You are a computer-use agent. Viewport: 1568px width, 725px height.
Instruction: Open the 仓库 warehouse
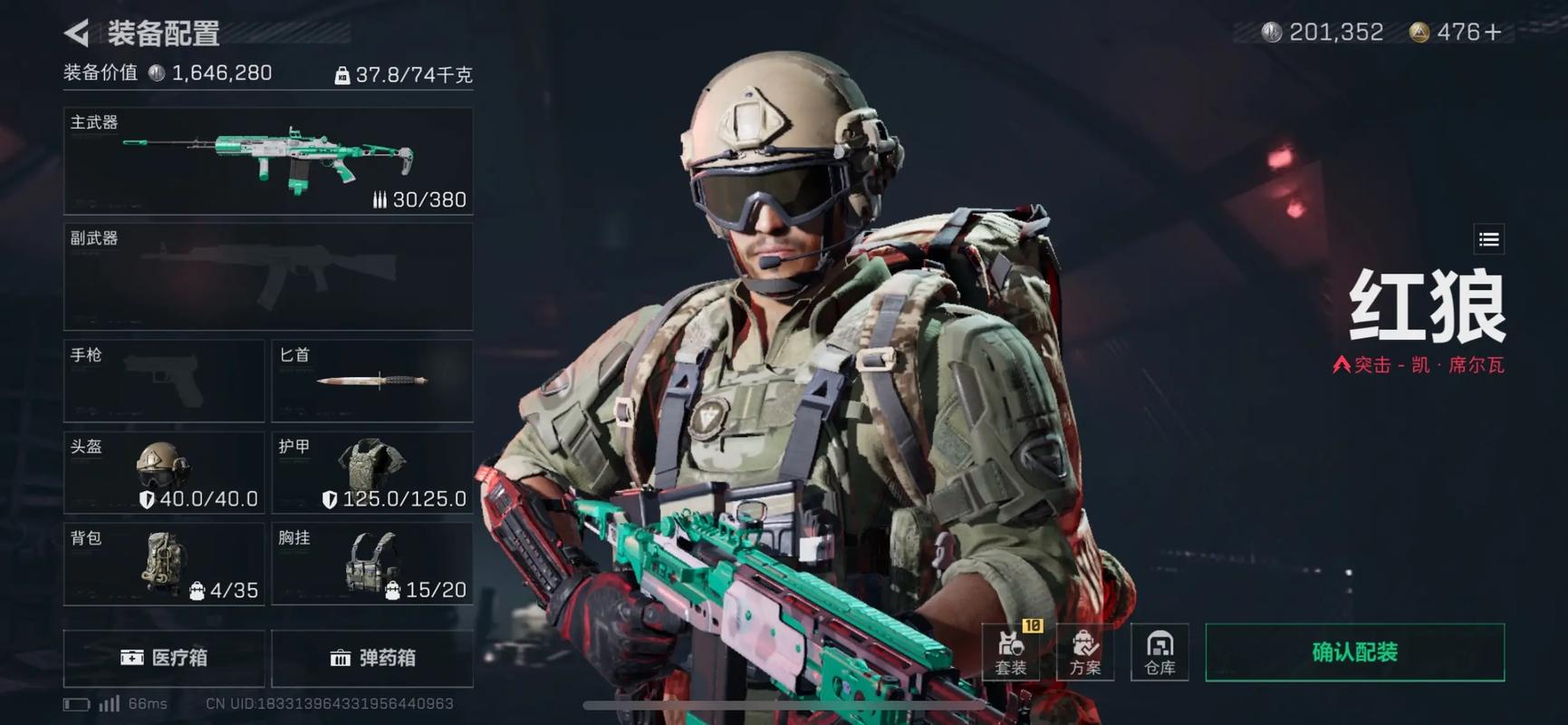coord(1159,652)
